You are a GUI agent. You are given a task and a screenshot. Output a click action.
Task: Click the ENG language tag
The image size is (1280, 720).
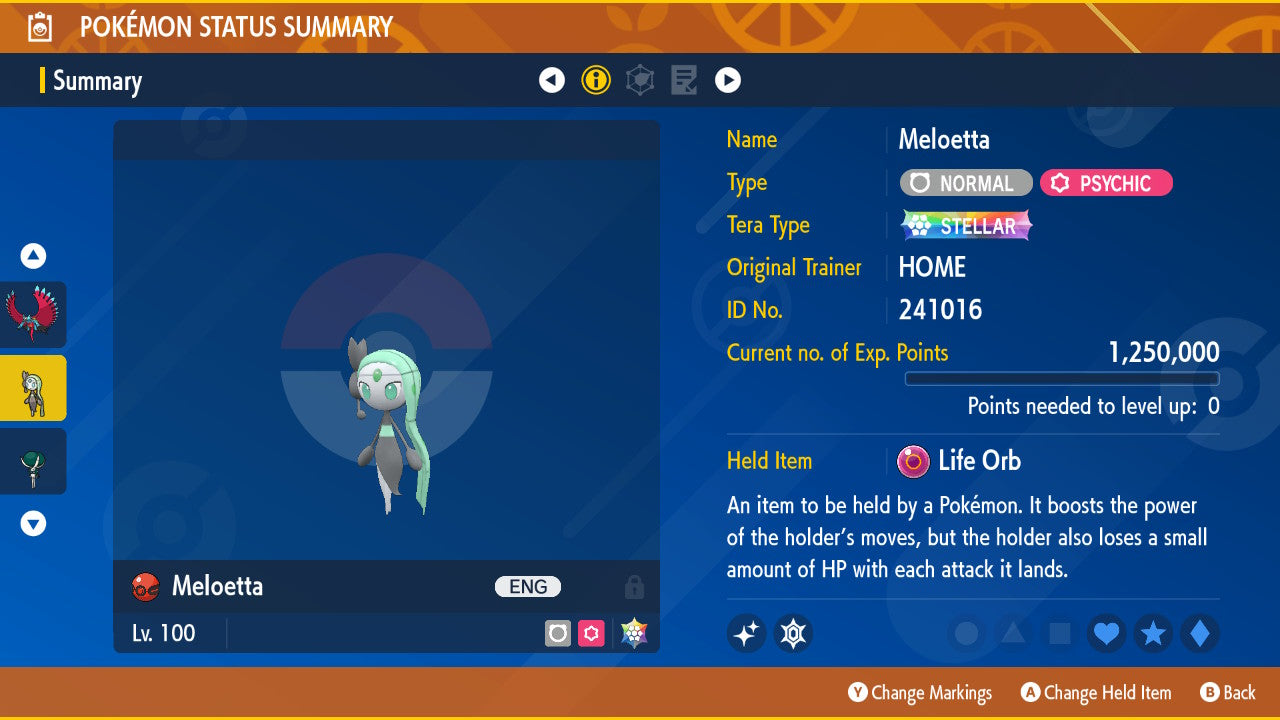[527, 587]
